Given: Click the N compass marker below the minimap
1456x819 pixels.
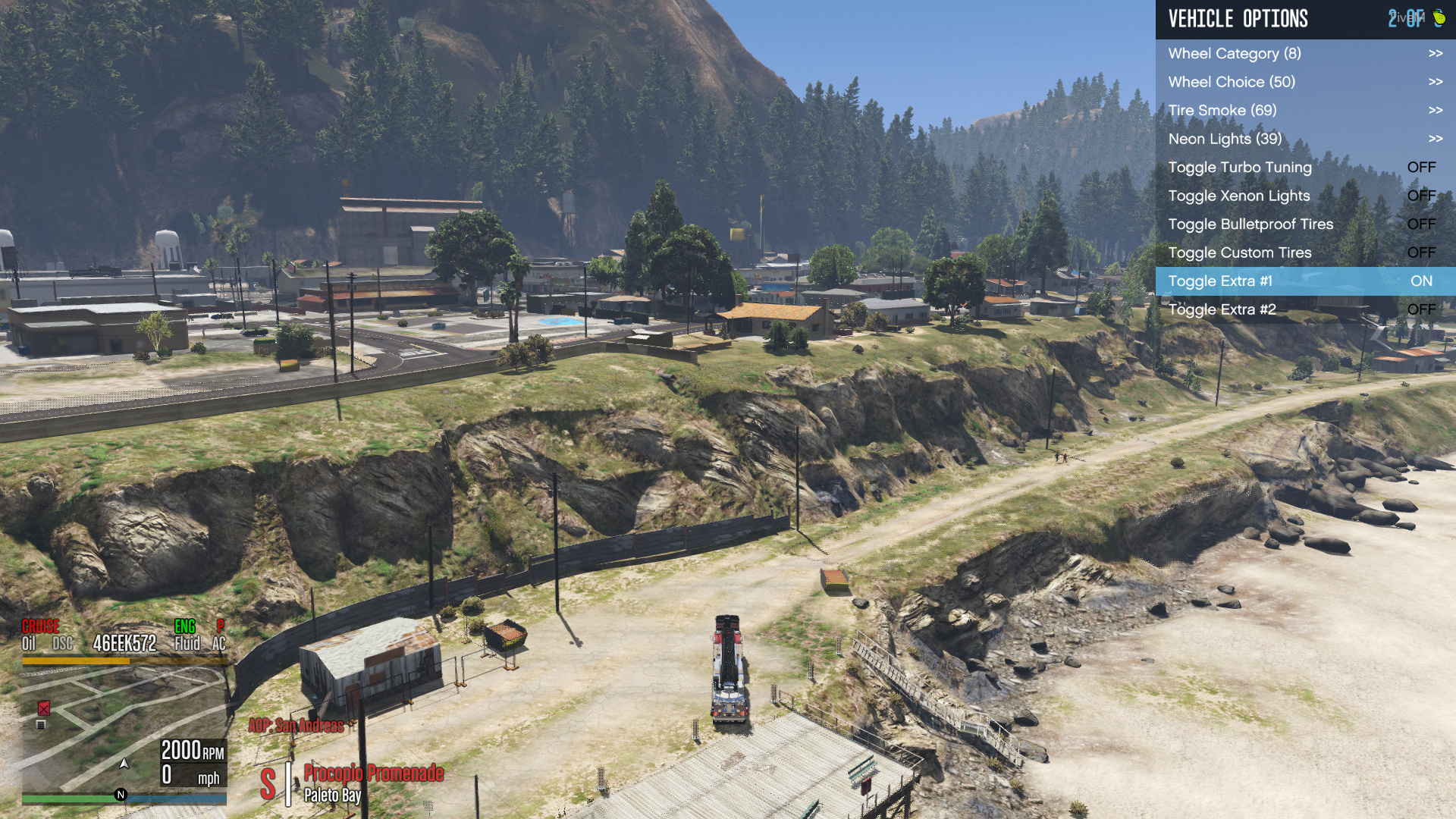Looking at the screenshot, I should tap(119, 794).
